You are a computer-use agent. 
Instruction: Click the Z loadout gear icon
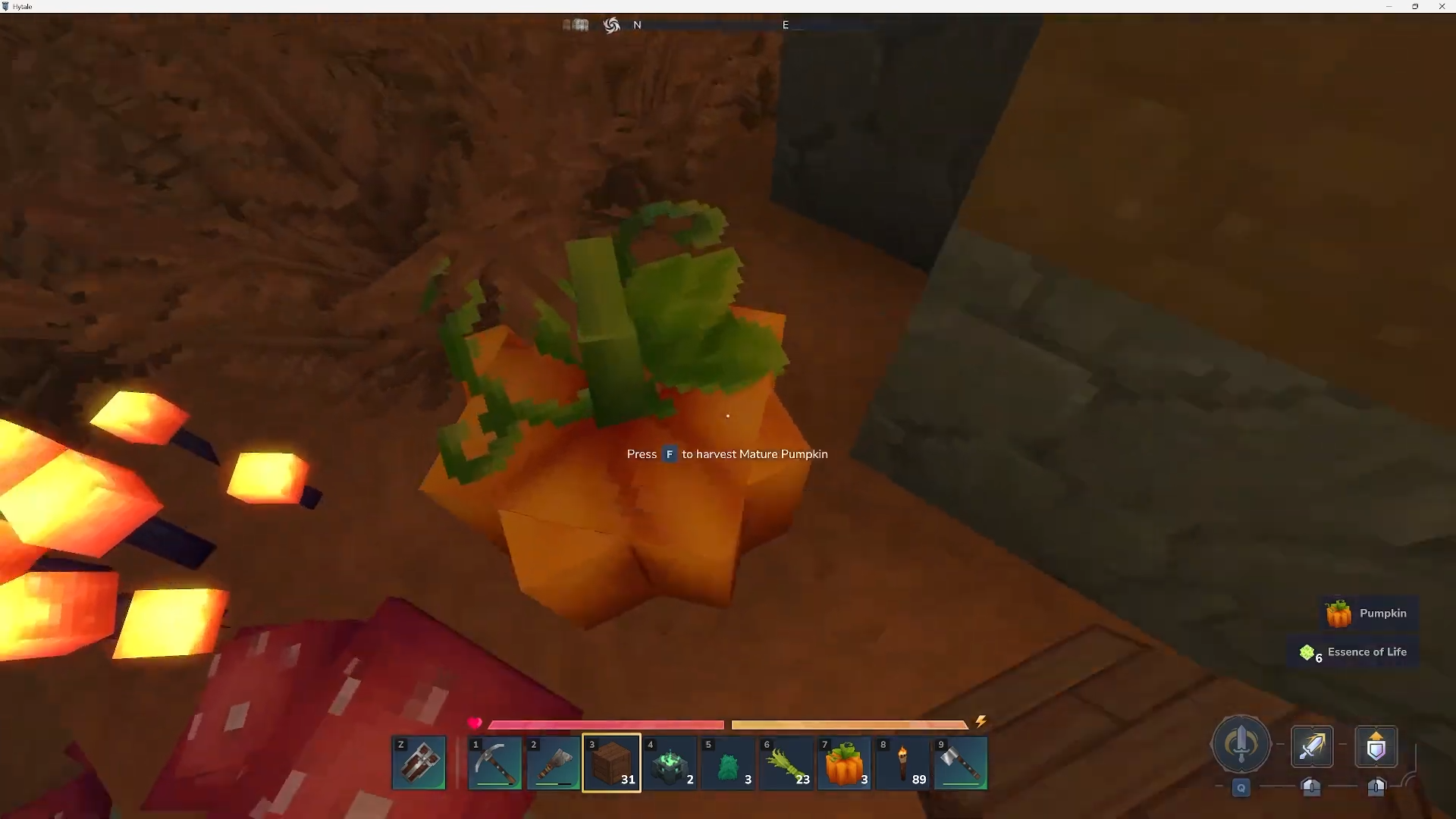pos(418,762)
